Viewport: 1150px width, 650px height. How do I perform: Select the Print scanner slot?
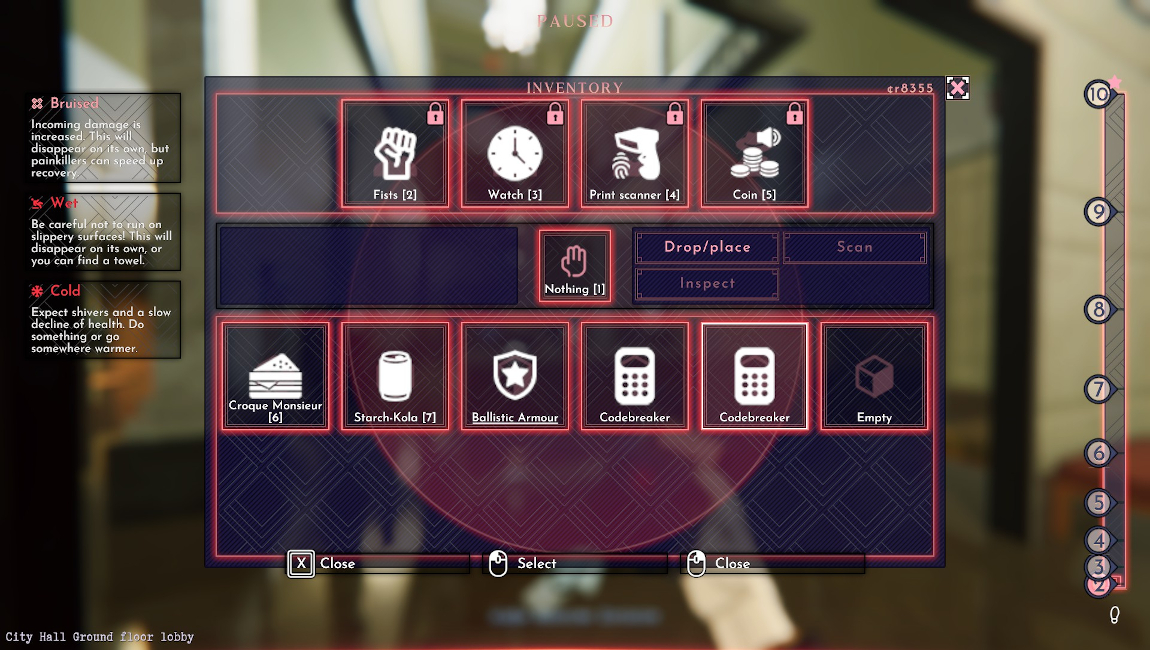[635, 154]
